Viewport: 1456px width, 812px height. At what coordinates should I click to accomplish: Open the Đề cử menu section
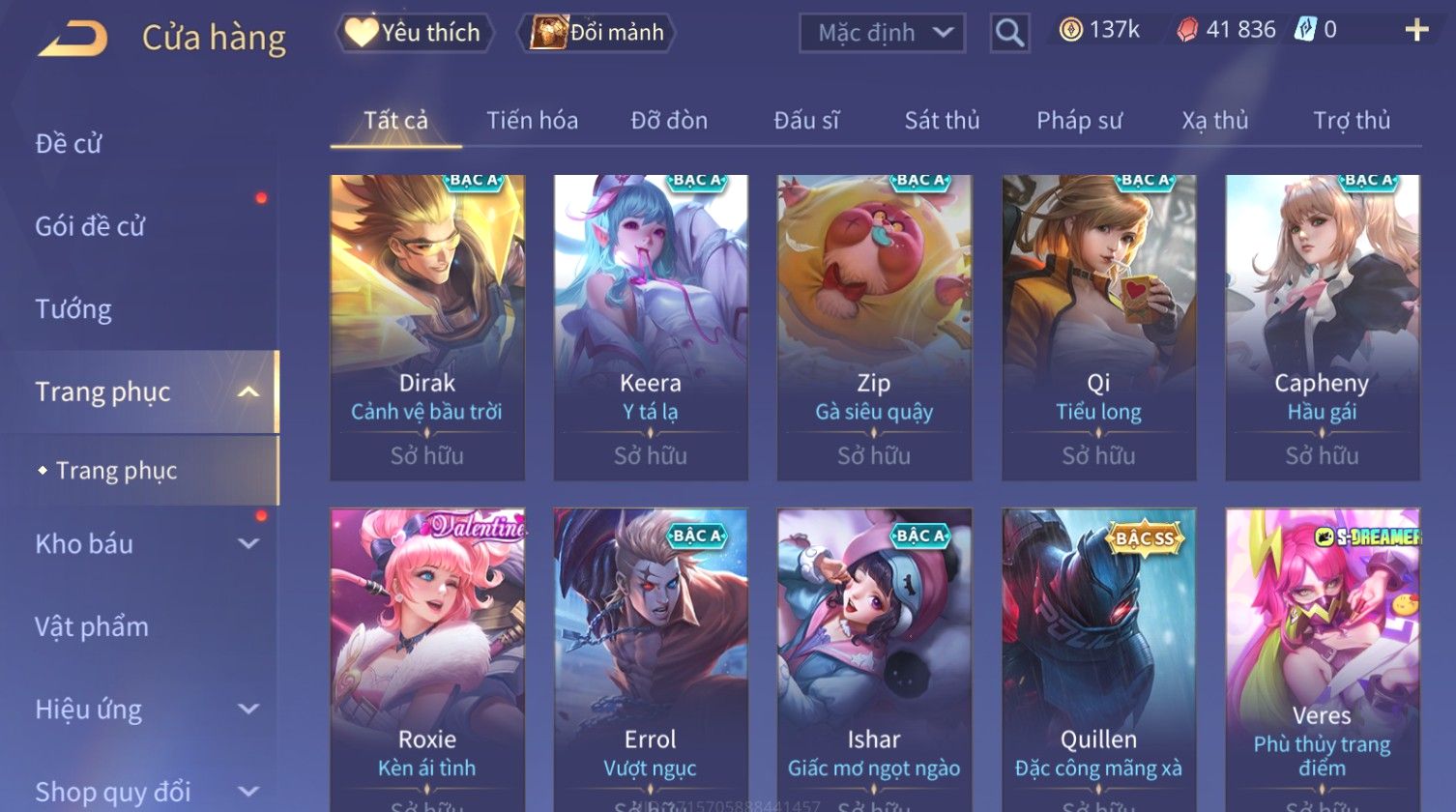coord(69,144)
